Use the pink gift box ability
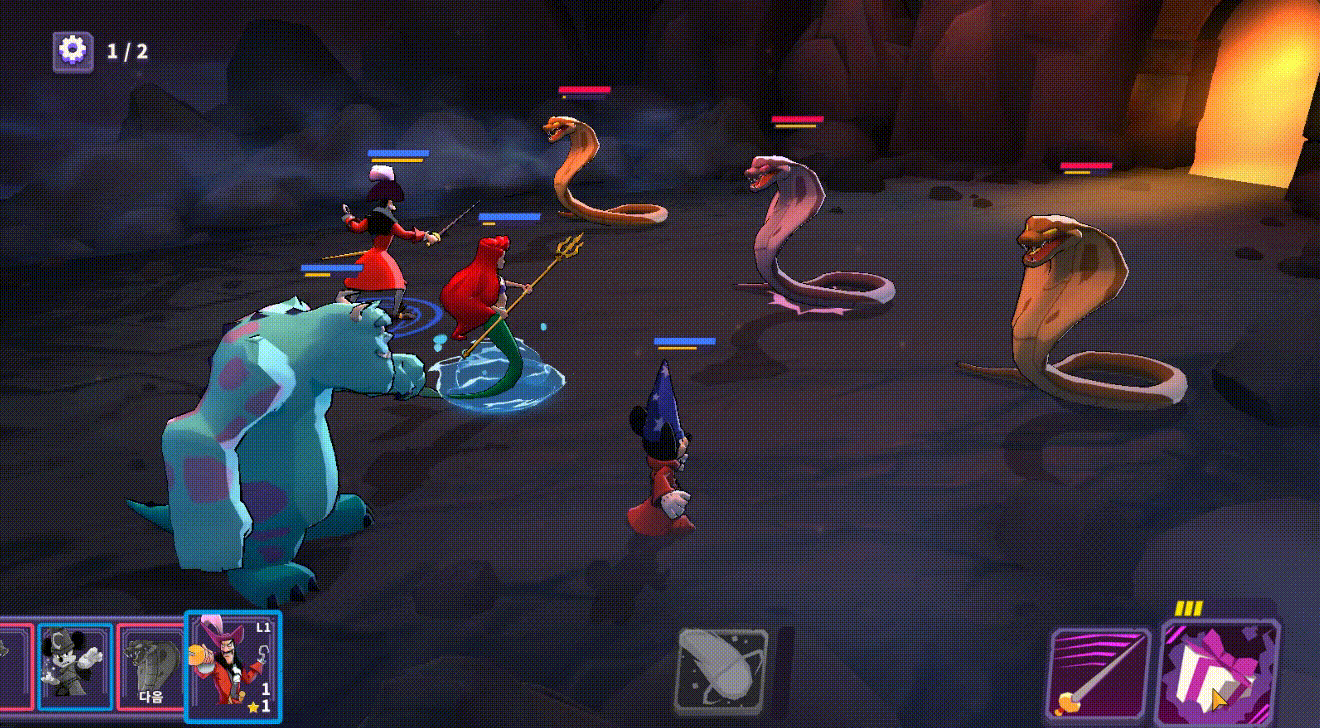 click(1219, 672)
